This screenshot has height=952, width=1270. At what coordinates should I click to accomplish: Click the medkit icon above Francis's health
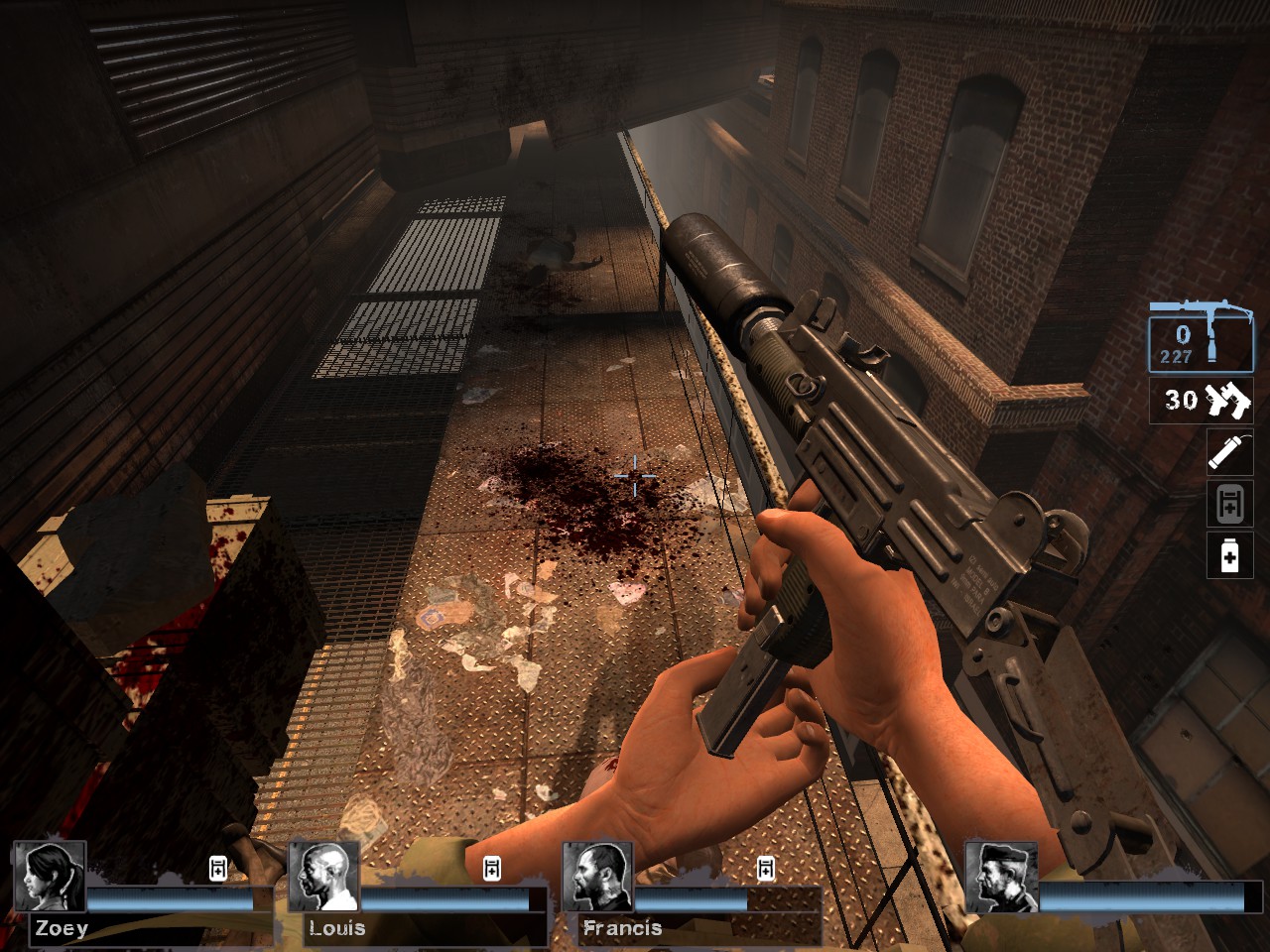point(765,869)
